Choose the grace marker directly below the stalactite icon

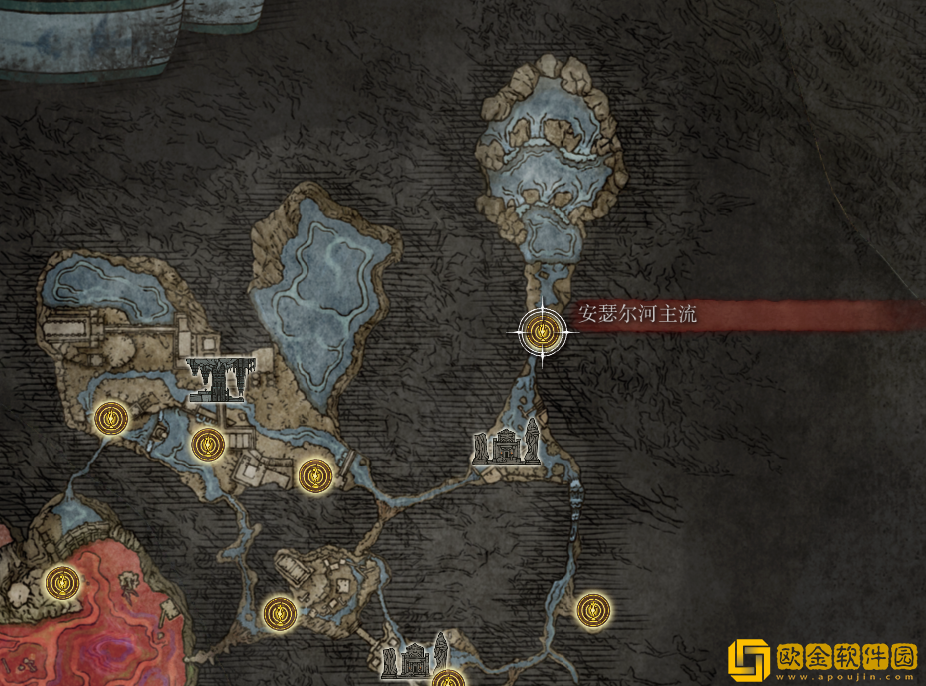coord(207,442)
